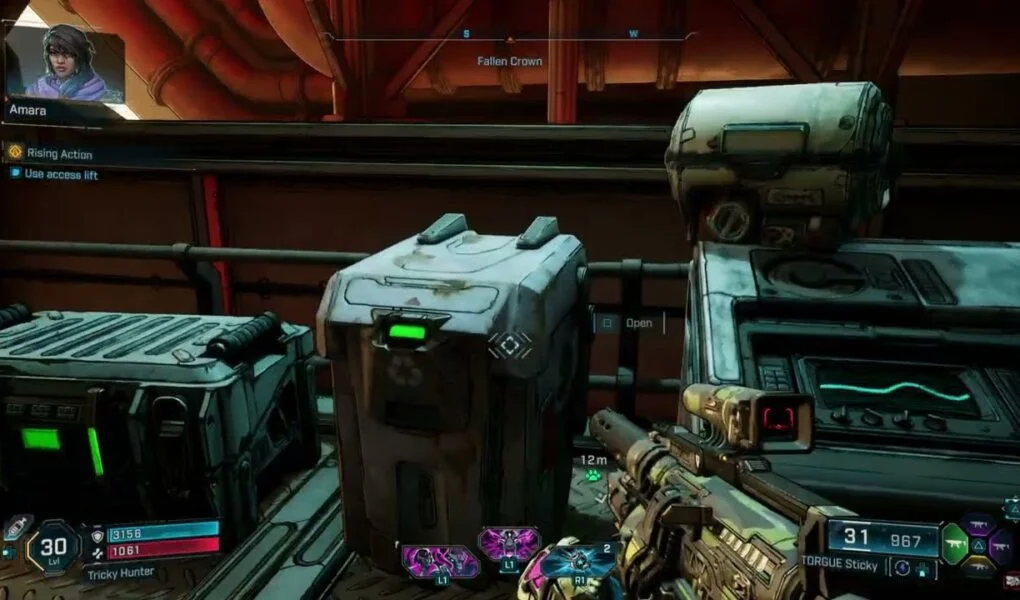Click the compass bar at top

(510, 37)
